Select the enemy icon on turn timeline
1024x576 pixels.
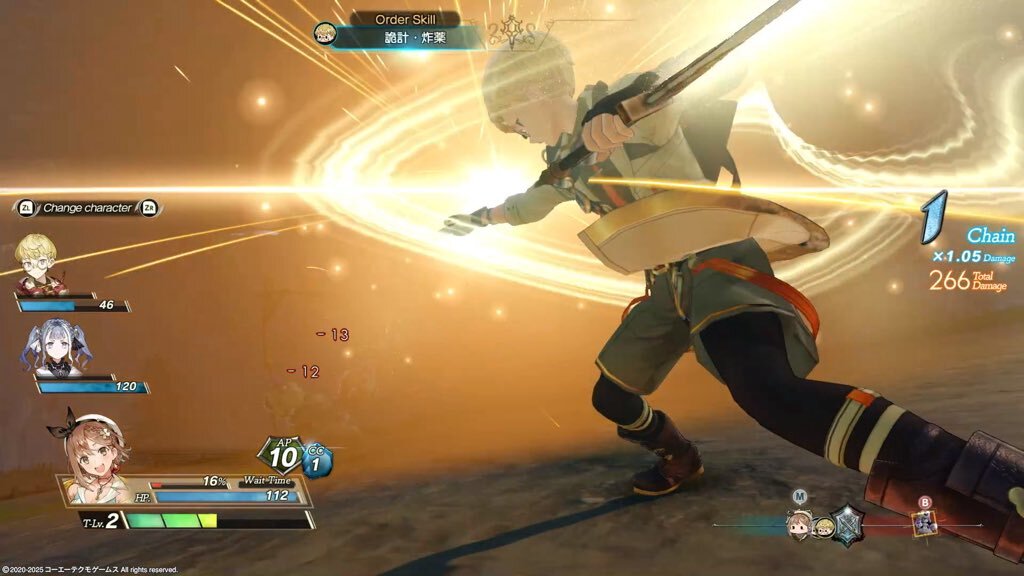[925, 522]
